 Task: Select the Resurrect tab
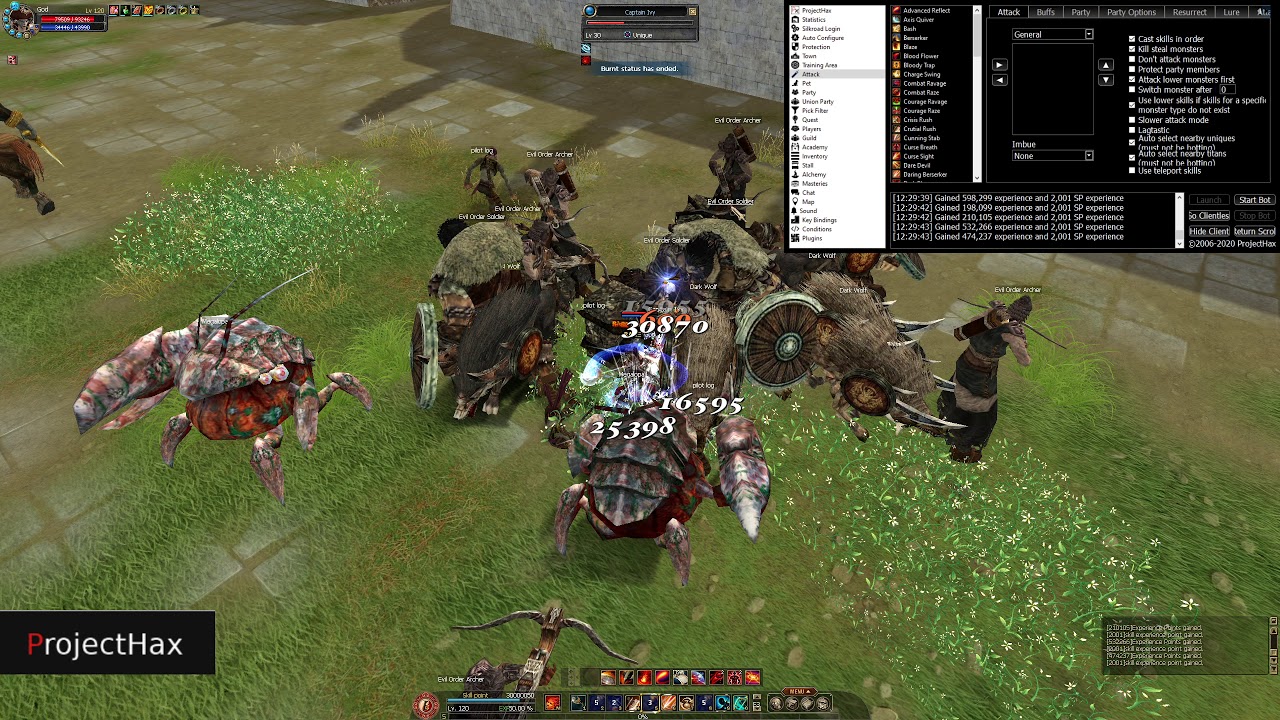click(1189, 12)
